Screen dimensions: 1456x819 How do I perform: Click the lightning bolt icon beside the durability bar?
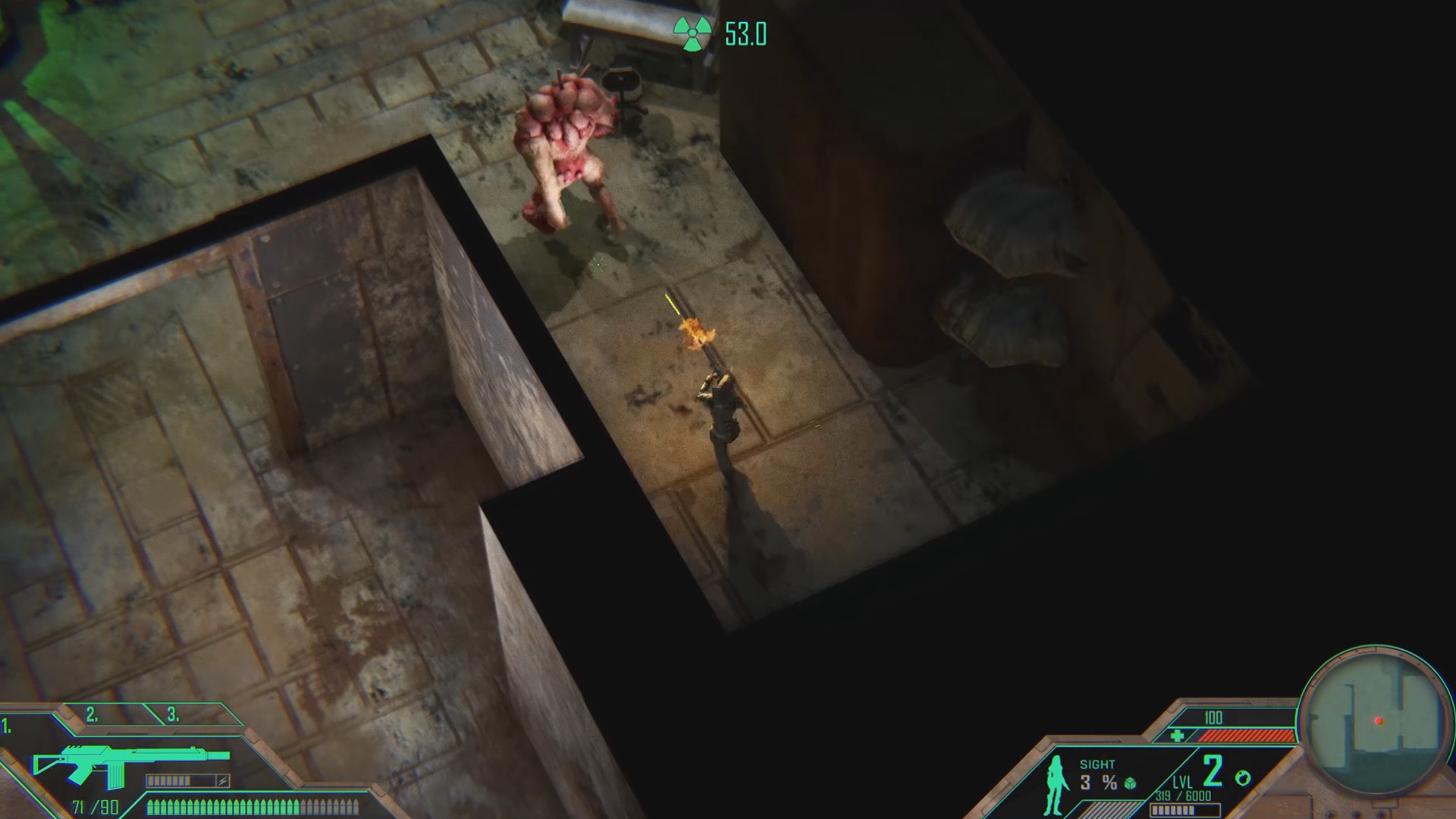[223, 780]
